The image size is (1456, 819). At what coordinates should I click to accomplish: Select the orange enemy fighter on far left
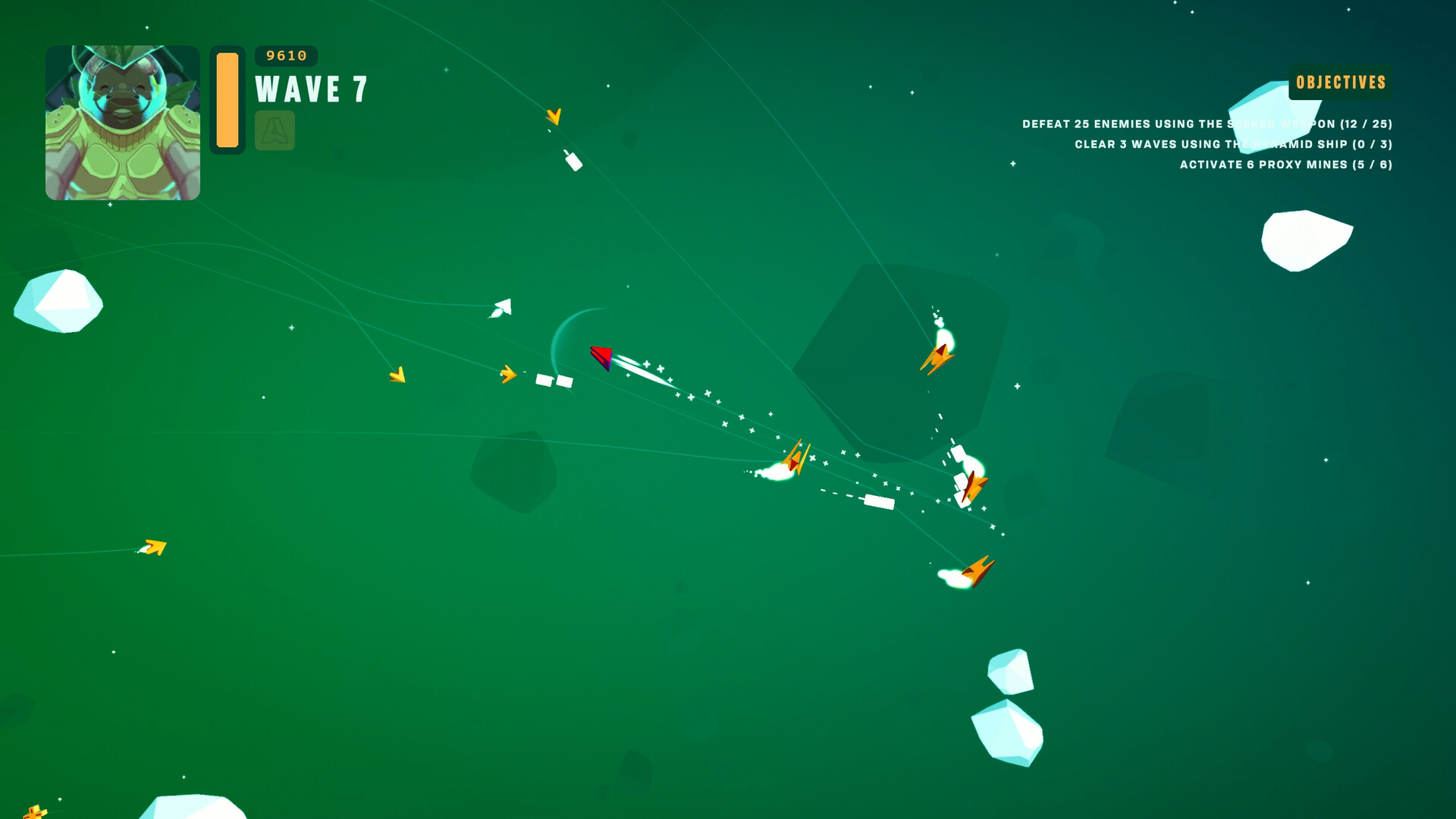pyautogui.click(x=152, y=546)
